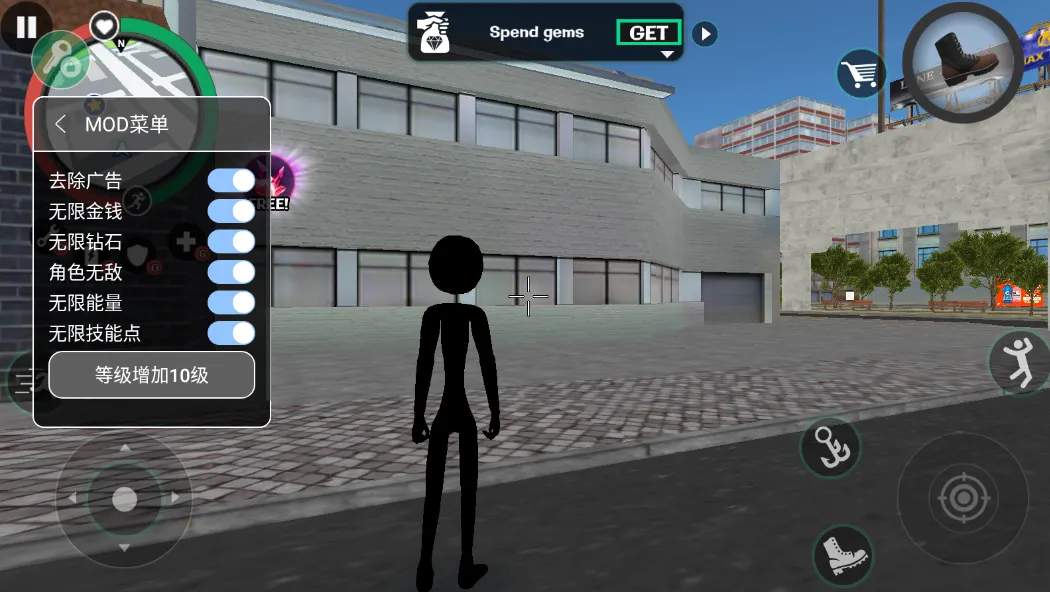Click the green GET button
1050x592 pixels.
pyautogui.click(x=648, y=33)
